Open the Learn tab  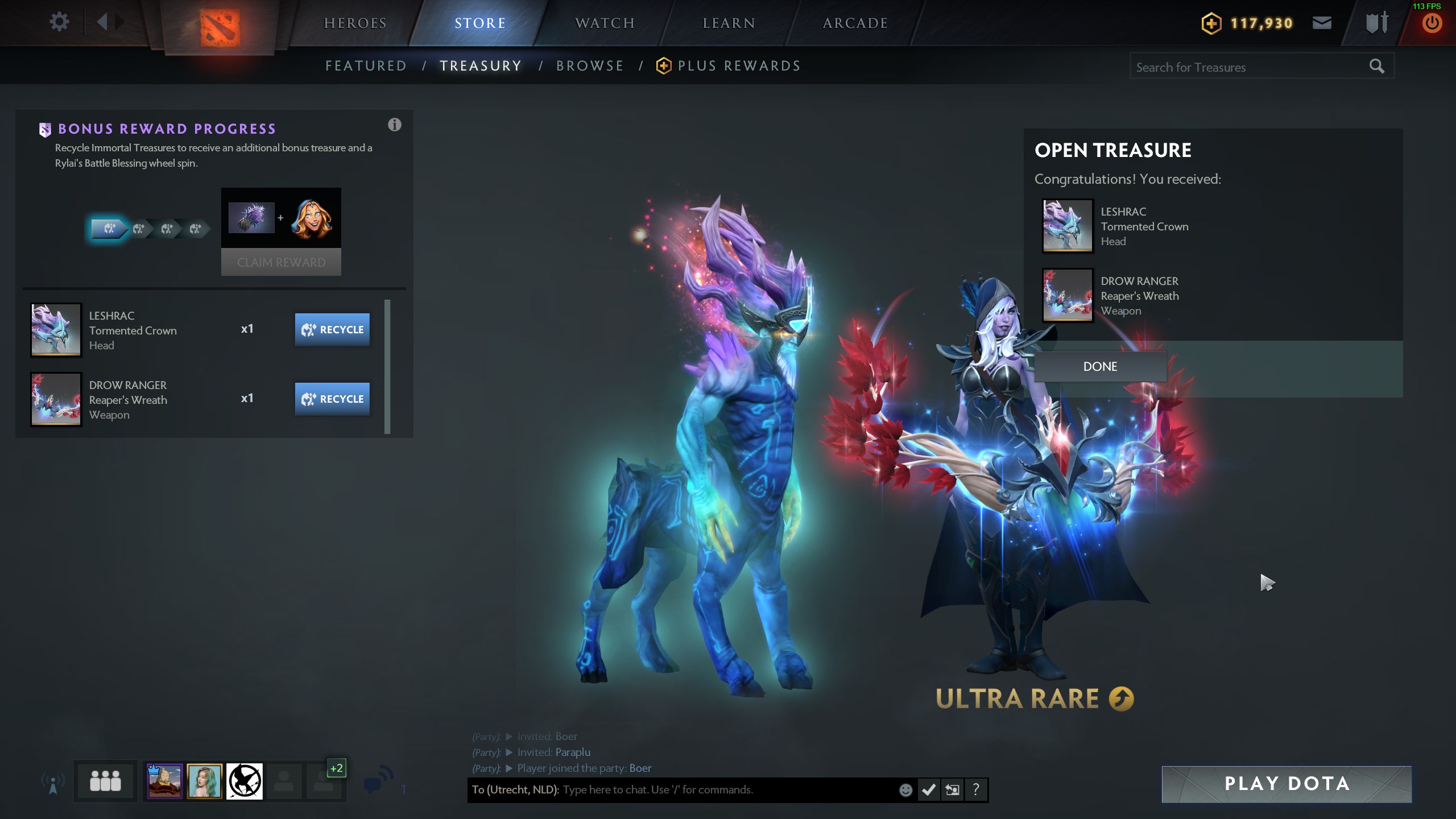tap(729, 23)
